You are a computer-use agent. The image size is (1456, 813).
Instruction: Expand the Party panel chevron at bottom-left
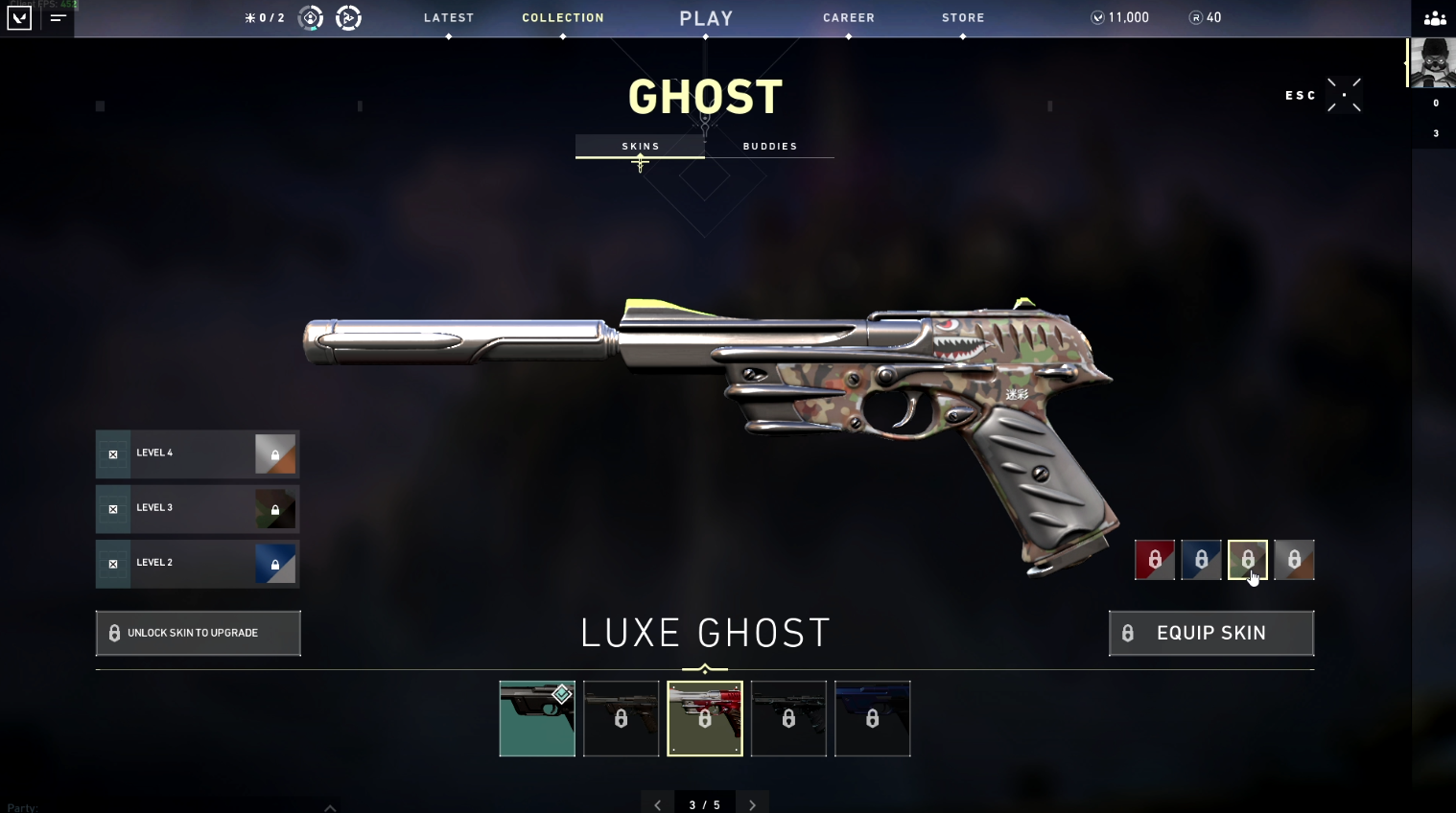click(330, 808)
